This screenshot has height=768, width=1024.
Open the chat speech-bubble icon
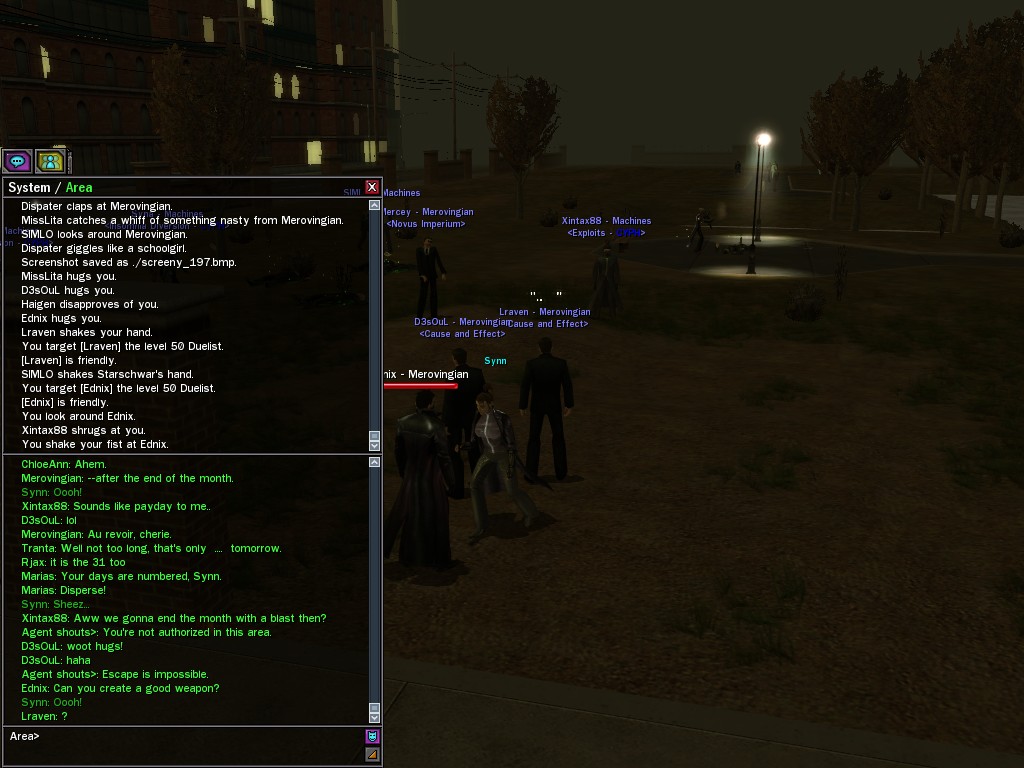click(x=17, y=161)
